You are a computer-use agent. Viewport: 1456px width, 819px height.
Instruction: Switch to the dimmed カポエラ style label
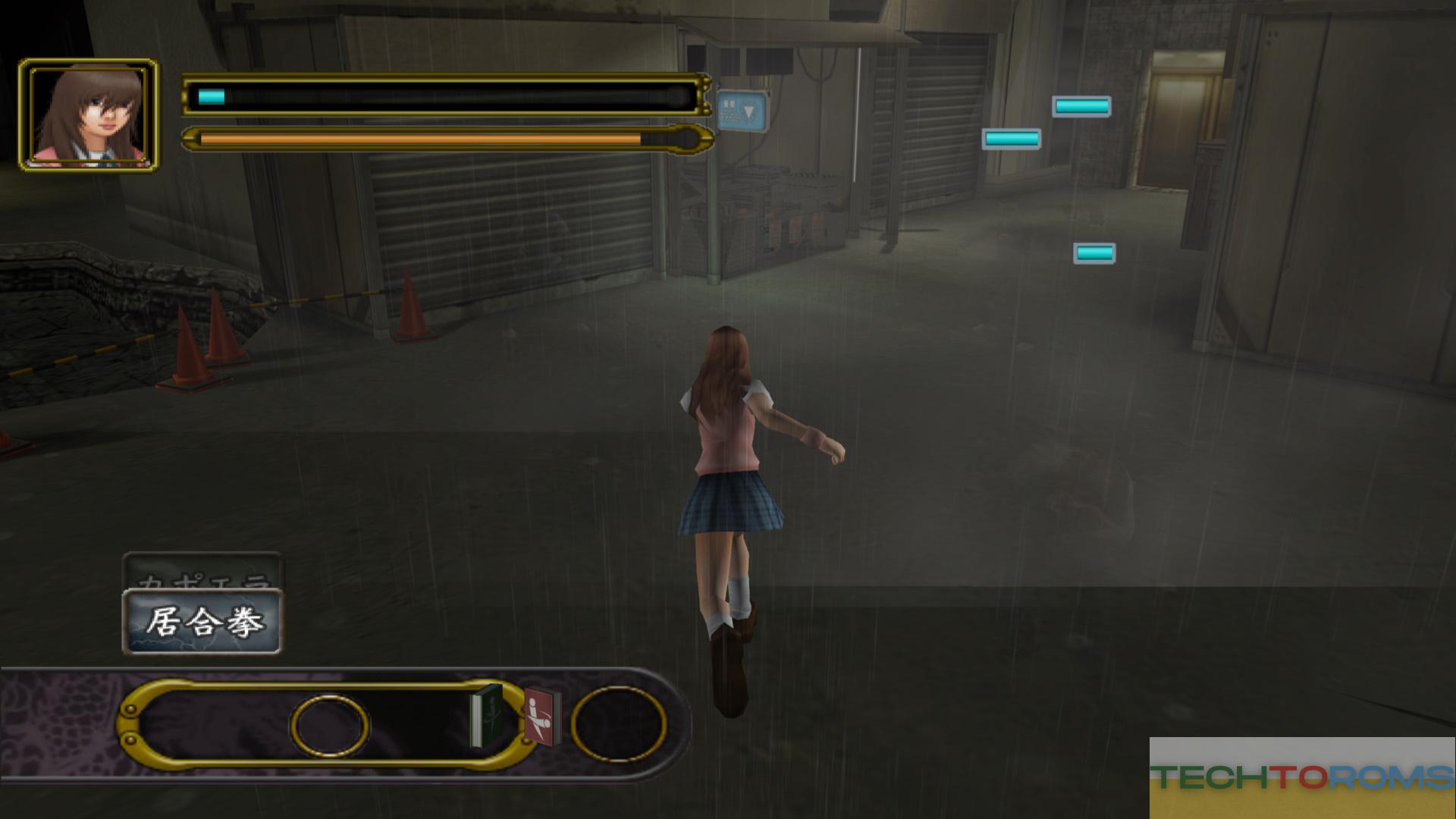[x=202, y=572]
